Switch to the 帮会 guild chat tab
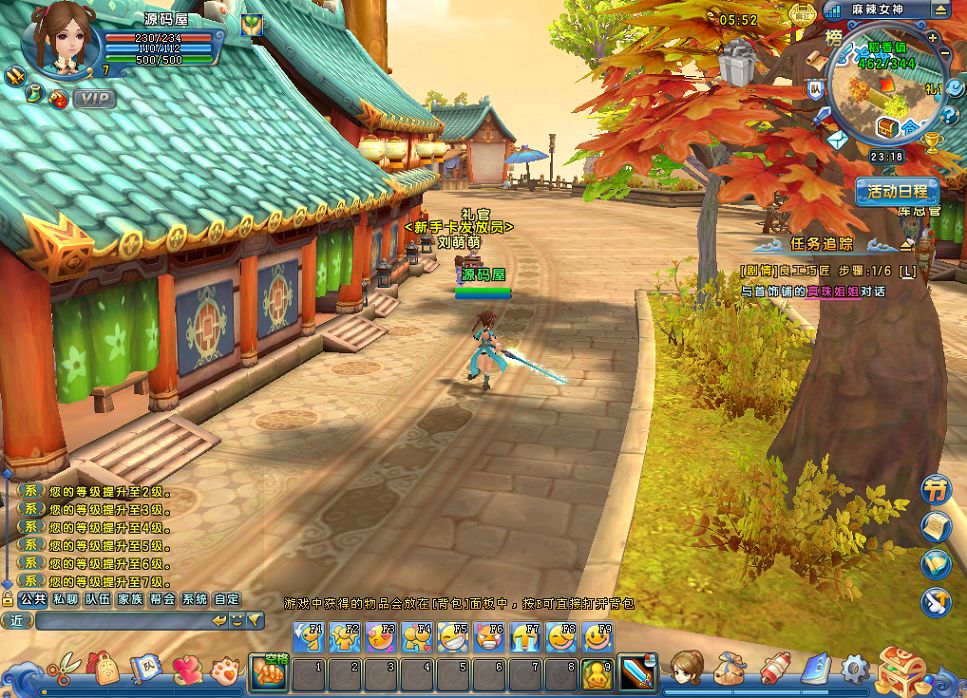The width and height of the screenshot is (967, 698). pos(162,599)
